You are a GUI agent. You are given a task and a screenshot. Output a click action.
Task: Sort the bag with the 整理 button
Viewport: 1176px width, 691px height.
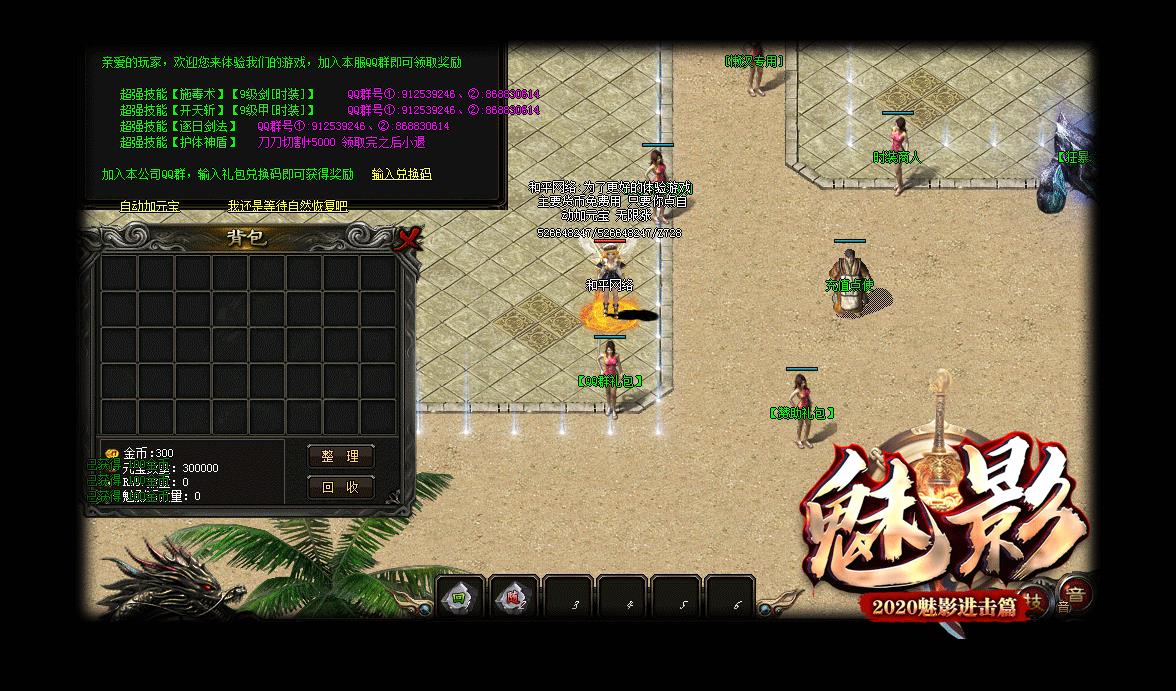(x=340, y=456)
